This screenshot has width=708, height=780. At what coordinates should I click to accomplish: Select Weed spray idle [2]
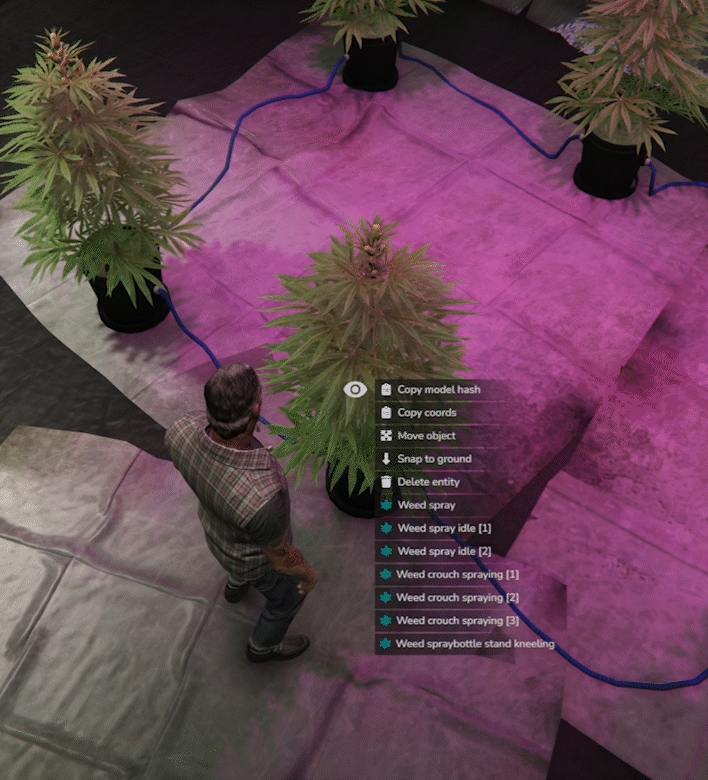click(444, 551)
